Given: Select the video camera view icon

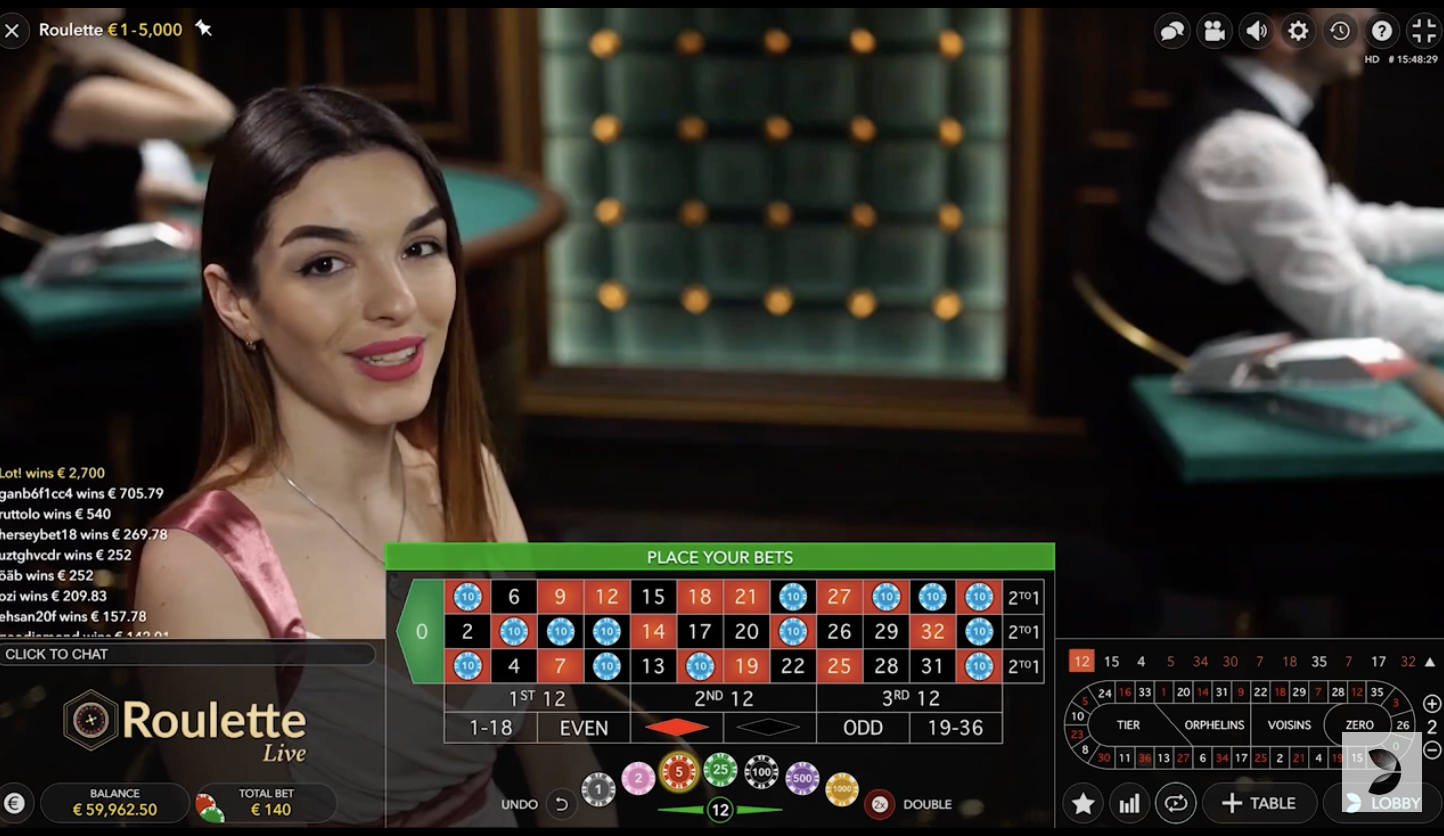Looking at the screenshot, I should 1214,30.
